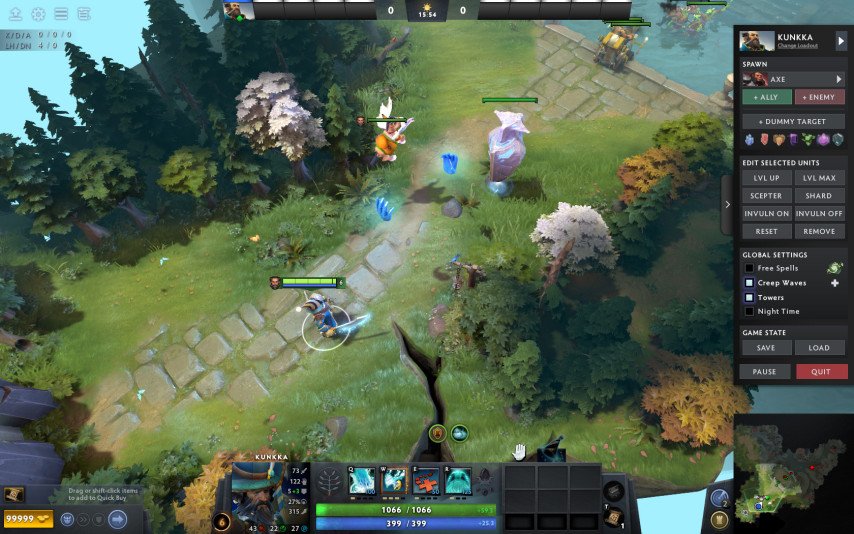This screenshot has height=534, width=854.
Task: Level up the selected unit
Action: [766, 178]
